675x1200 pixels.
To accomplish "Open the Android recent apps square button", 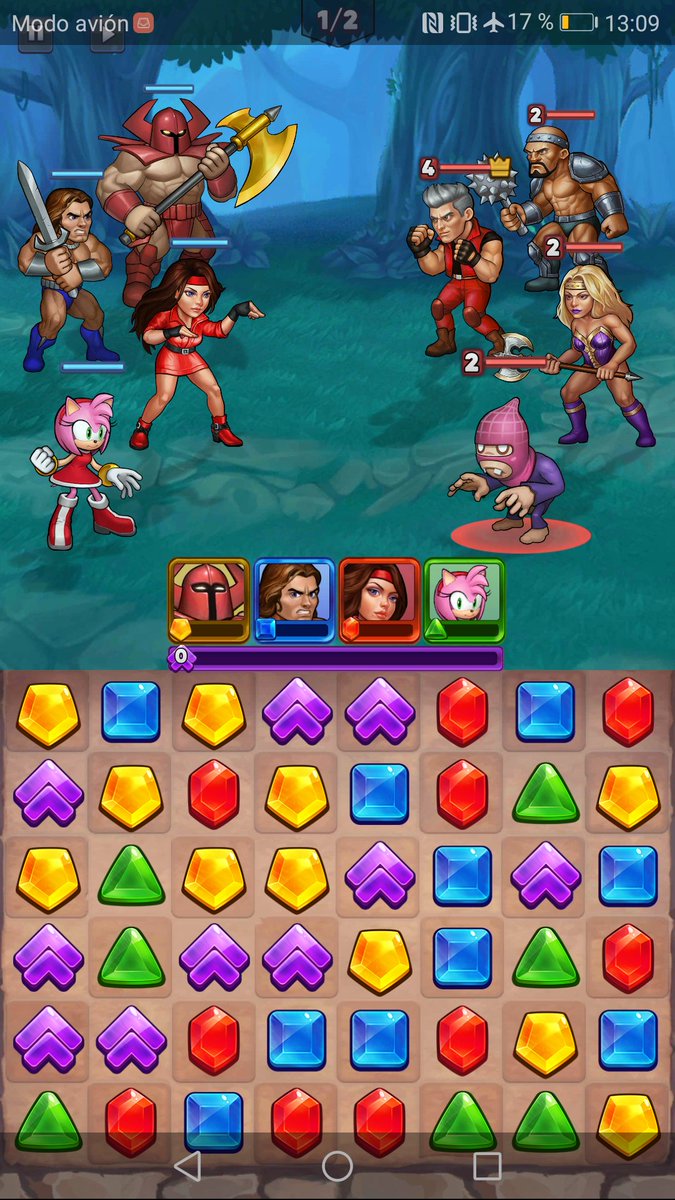I will (x=487, y=1165).
